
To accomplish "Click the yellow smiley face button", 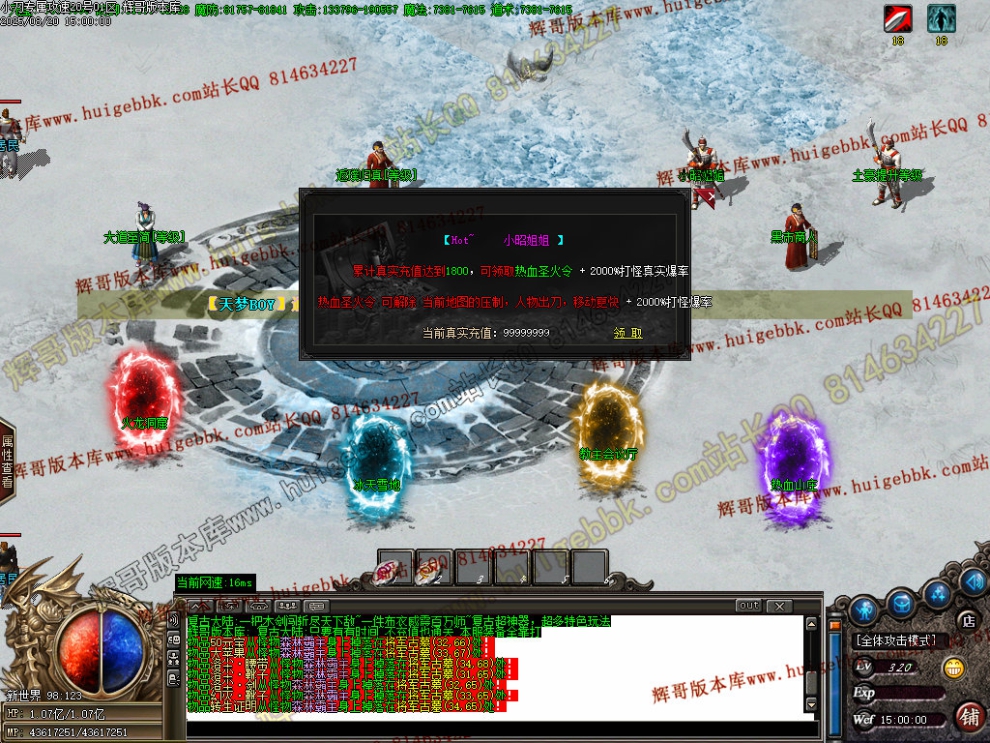I will coord(955,667).
